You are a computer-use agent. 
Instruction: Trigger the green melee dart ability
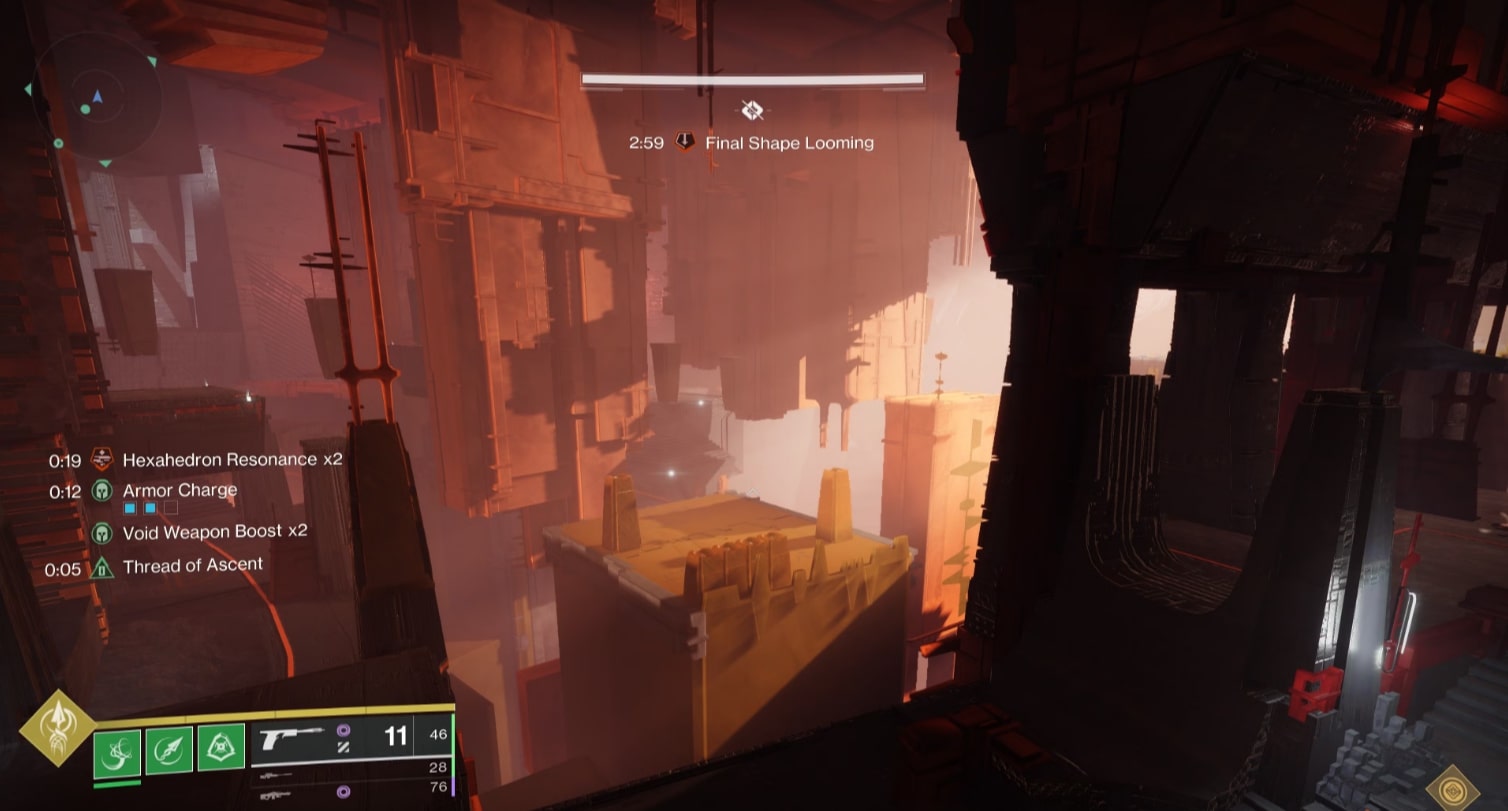point(169,749)
